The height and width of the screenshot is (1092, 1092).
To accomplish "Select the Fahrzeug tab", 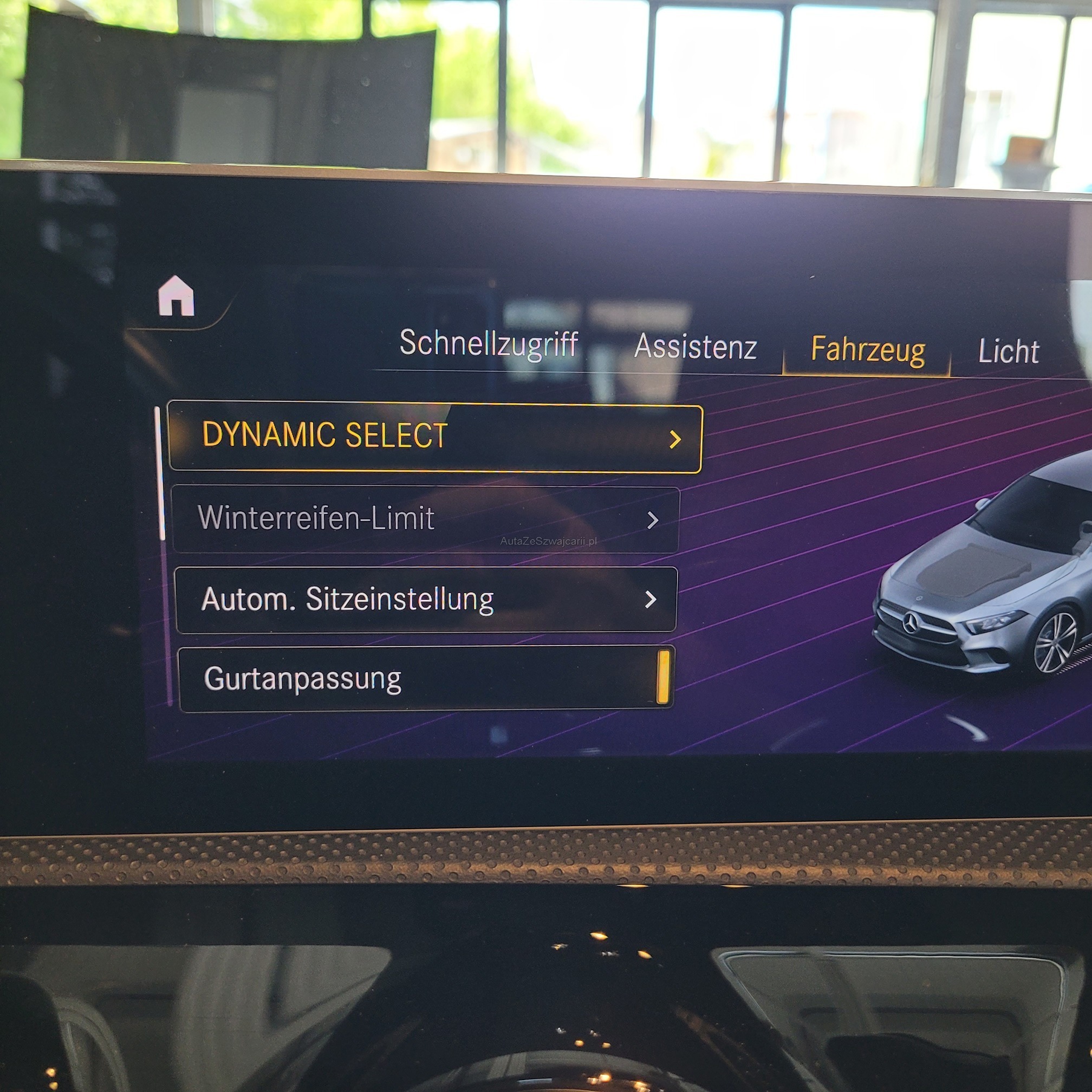I will pos(867,350).
